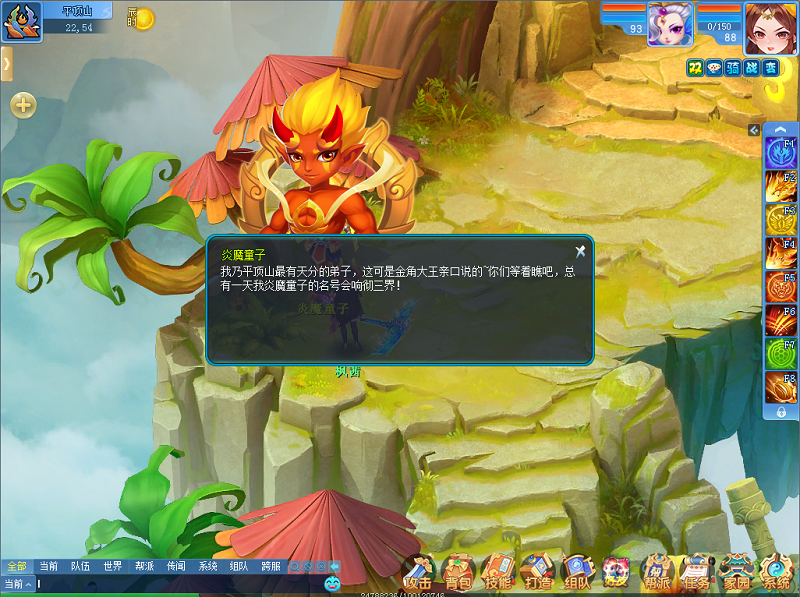Click the 攻击 attack button
This screenshot has width=800, height=597.
pyautogui.click(x=418, y=573)
